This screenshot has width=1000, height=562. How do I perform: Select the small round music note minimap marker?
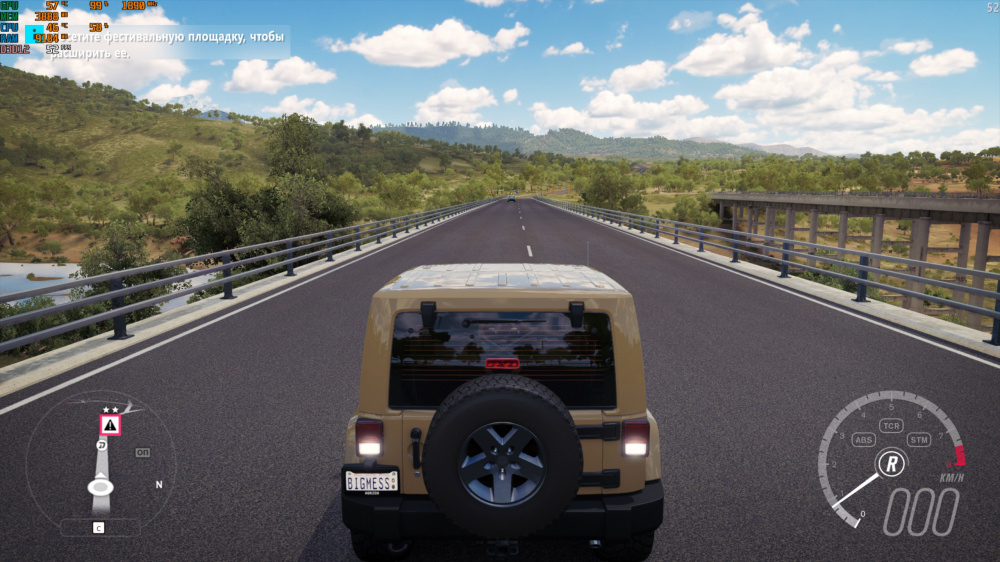102,444
